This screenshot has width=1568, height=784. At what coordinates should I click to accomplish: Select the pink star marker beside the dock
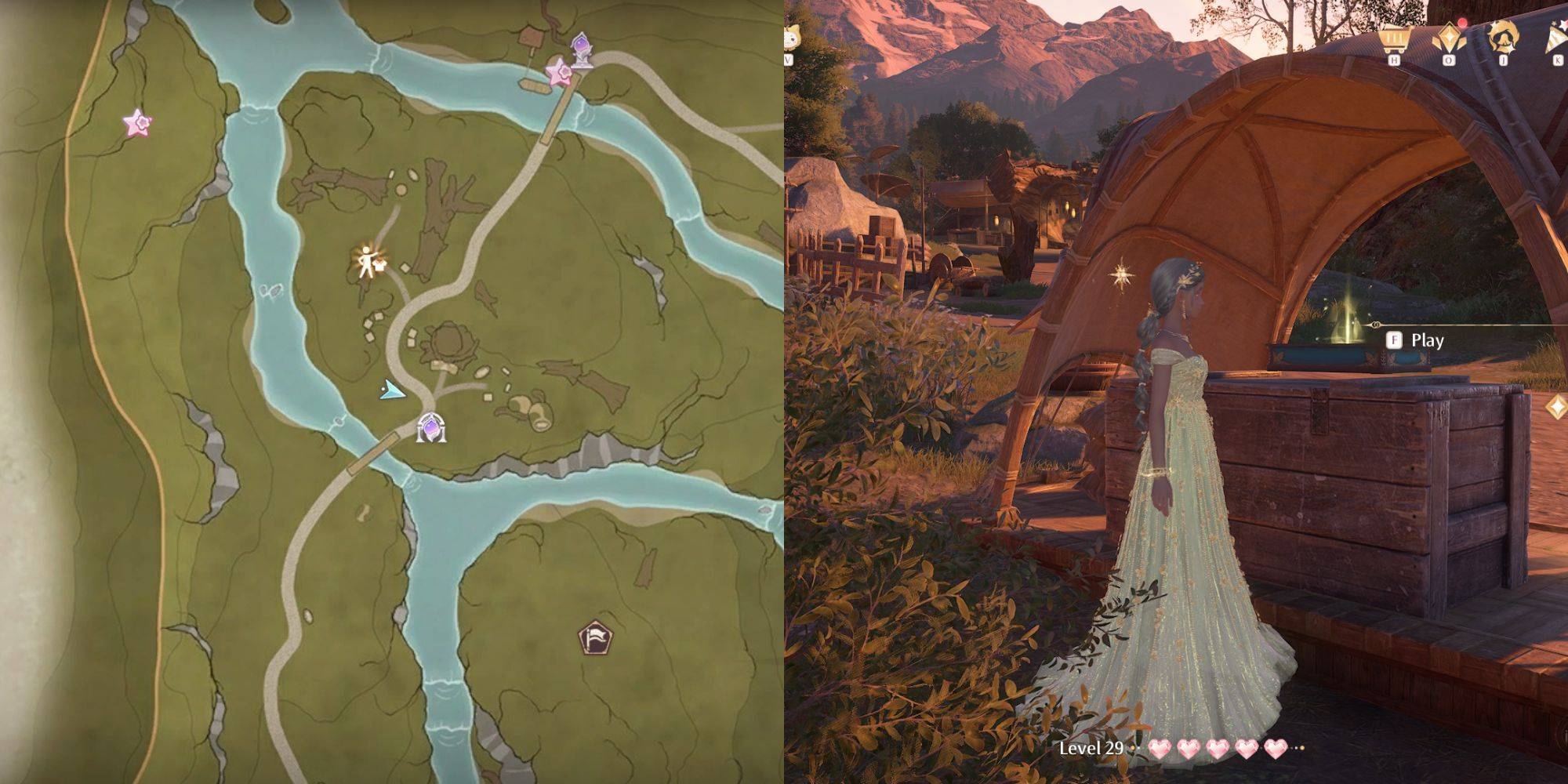click(560, 73)
